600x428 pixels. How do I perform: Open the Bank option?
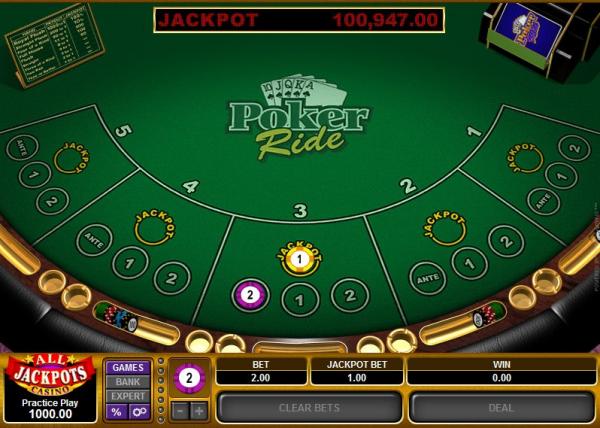coord(127,381)
